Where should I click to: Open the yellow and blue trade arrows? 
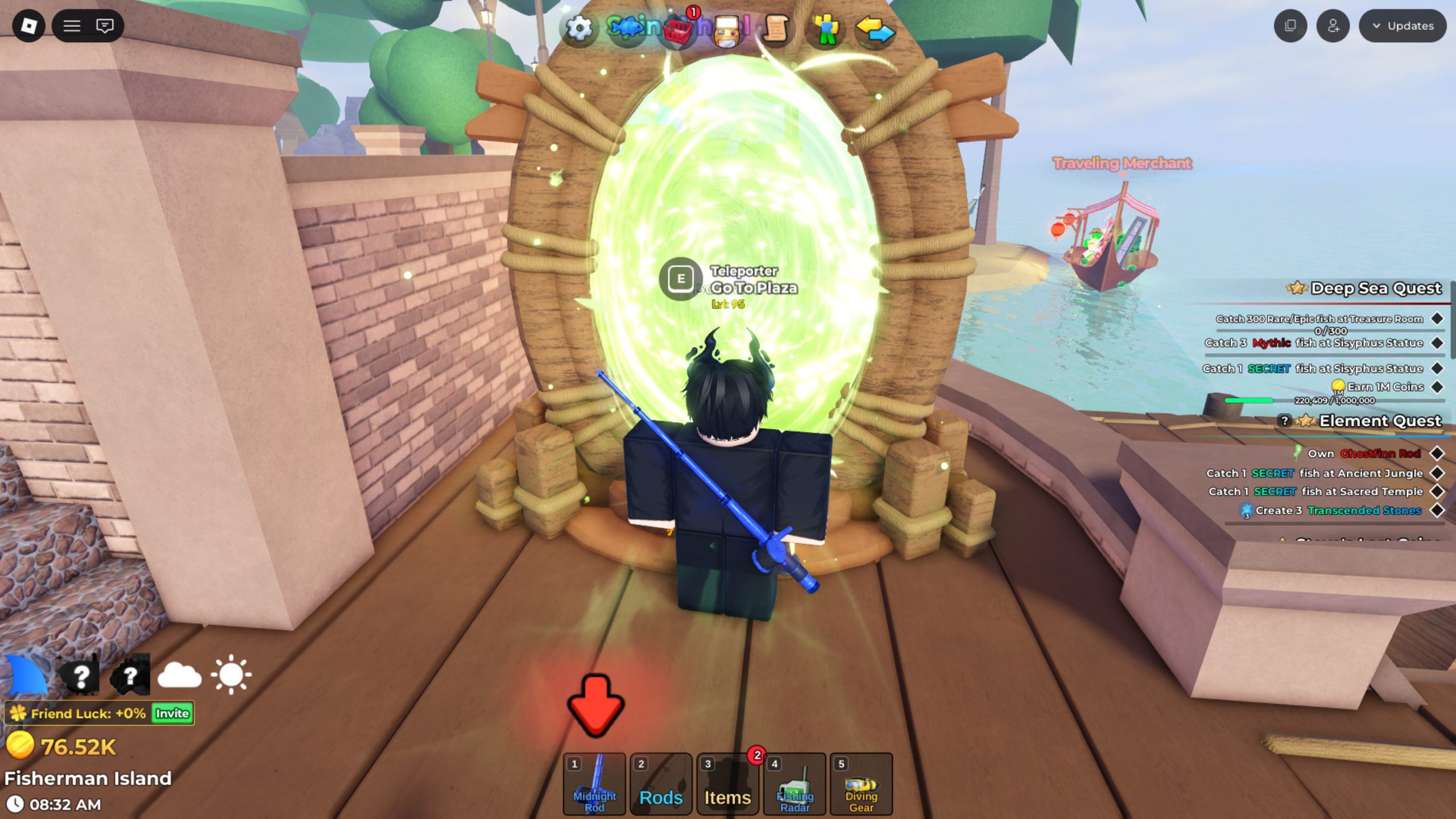click(x=875, y=28)
